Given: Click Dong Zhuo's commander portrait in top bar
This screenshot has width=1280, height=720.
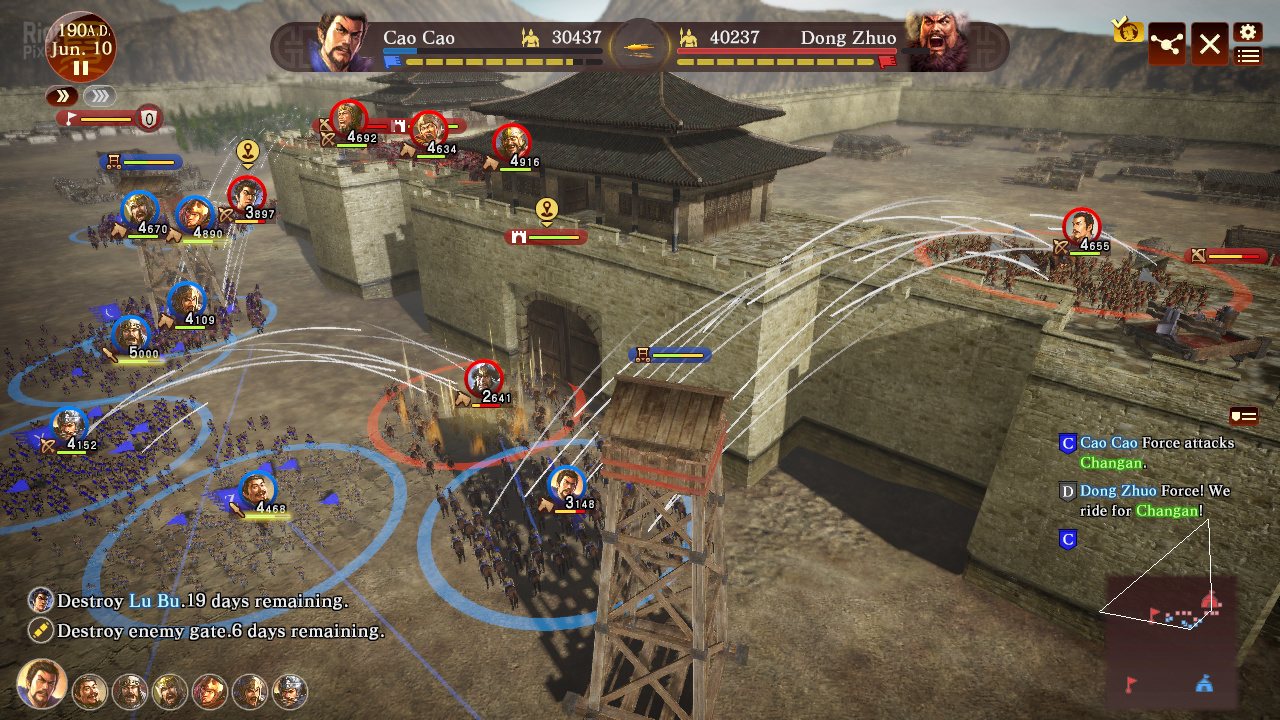Looking at the screenshot, I should [938, 42].
